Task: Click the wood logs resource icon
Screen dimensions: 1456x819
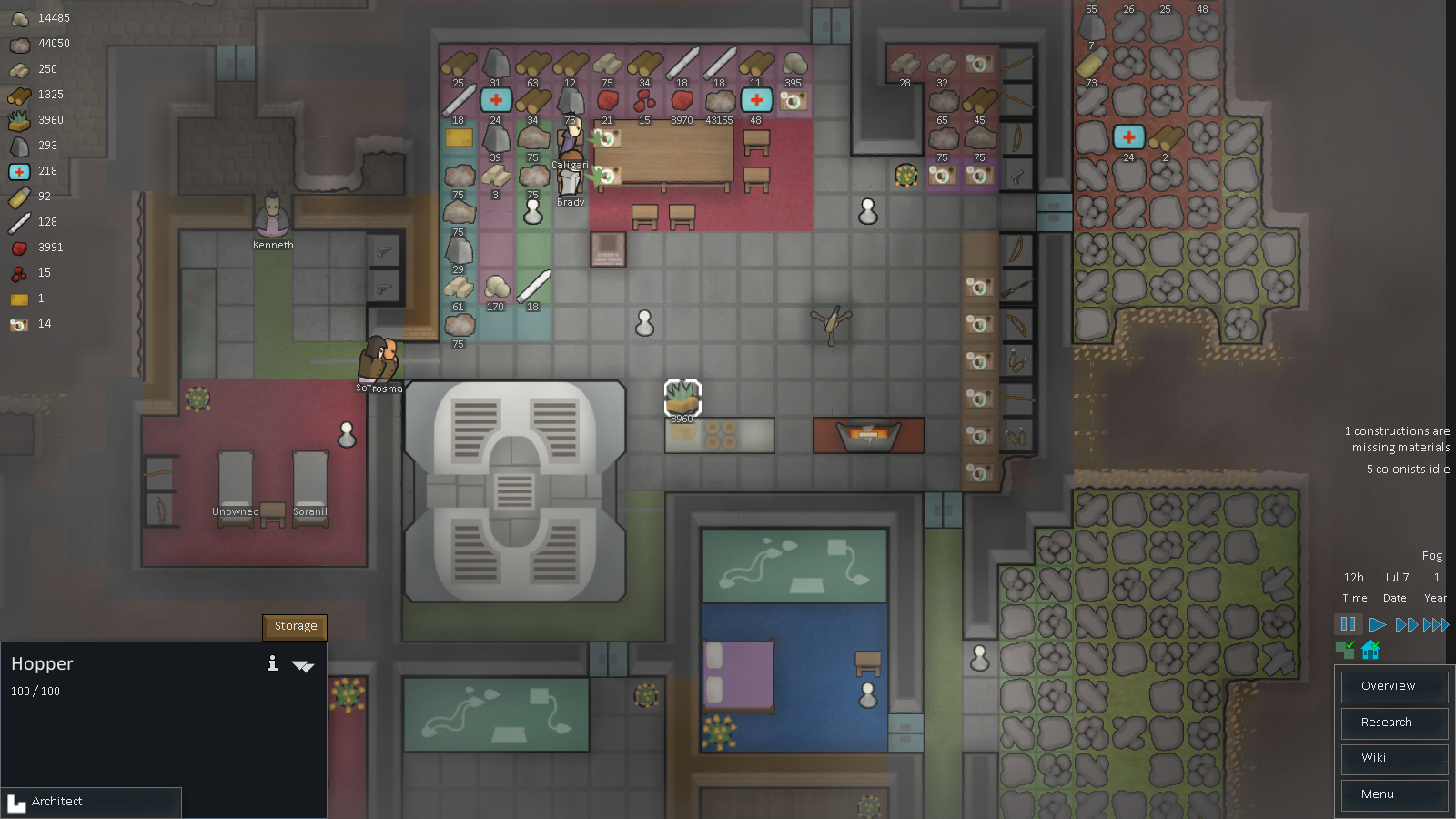Action: 17,95
